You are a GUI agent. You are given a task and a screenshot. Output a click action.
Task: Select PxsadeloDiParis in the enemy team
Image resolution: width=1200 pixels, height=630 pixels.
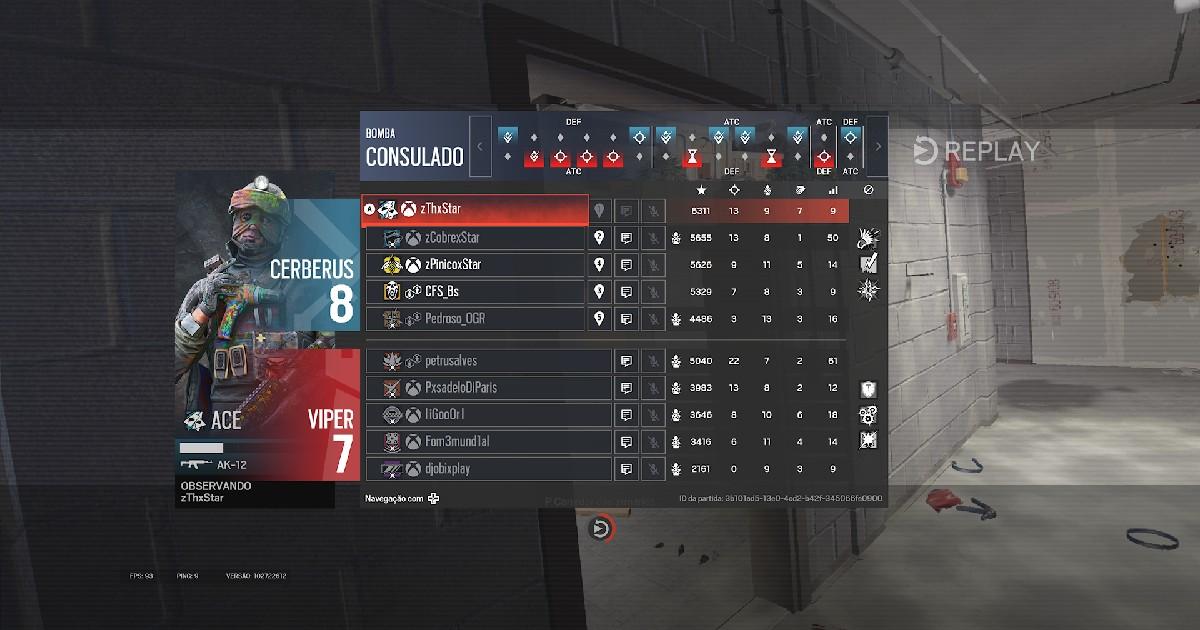pyautogui.click(x=488, y=388)
